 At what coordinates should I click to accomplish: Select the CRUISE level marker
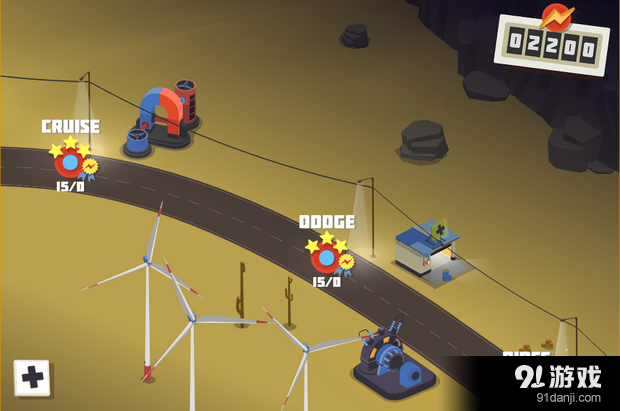tap(70, 160)
